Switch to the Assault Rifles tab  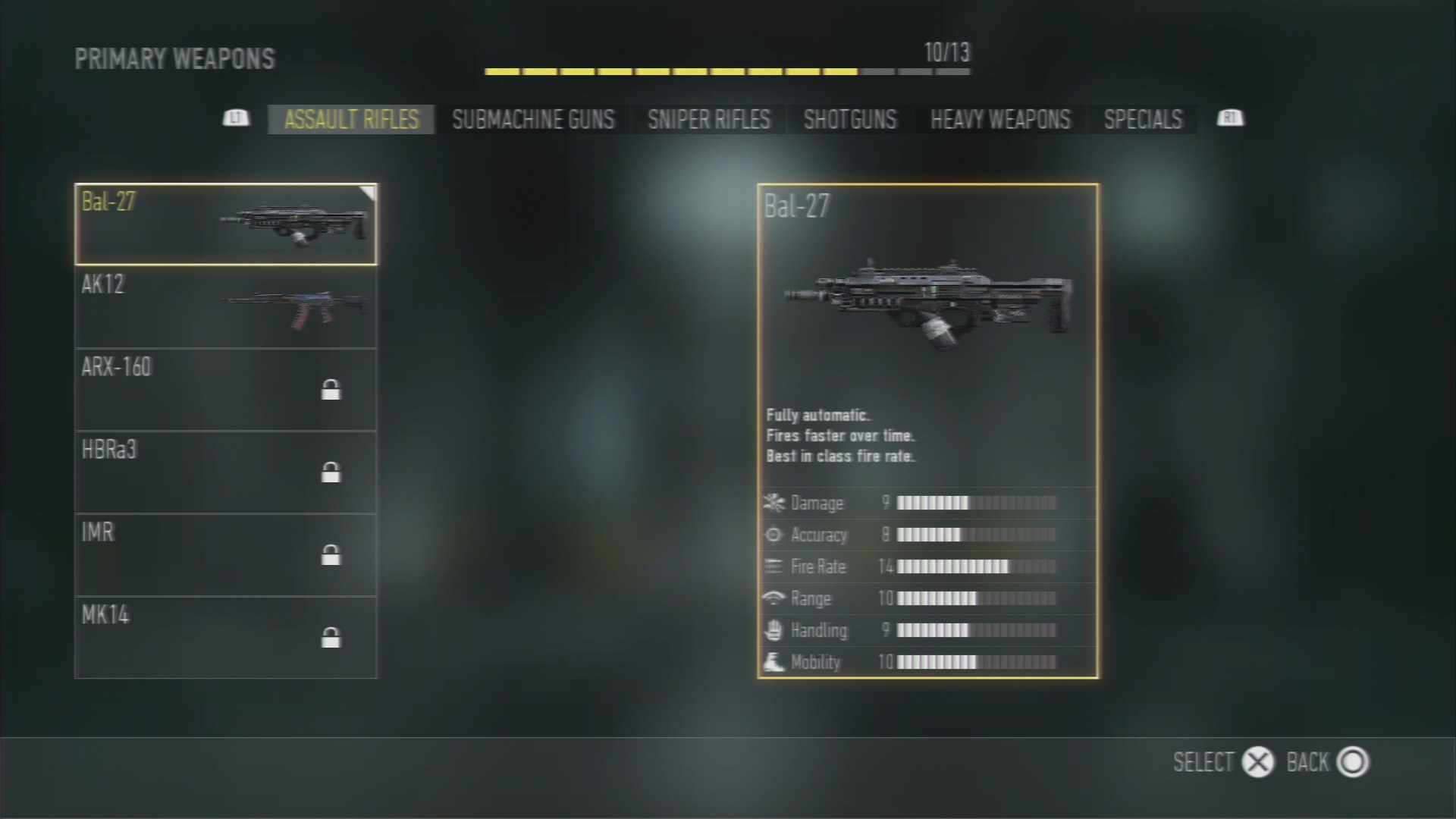pos(351,119)
